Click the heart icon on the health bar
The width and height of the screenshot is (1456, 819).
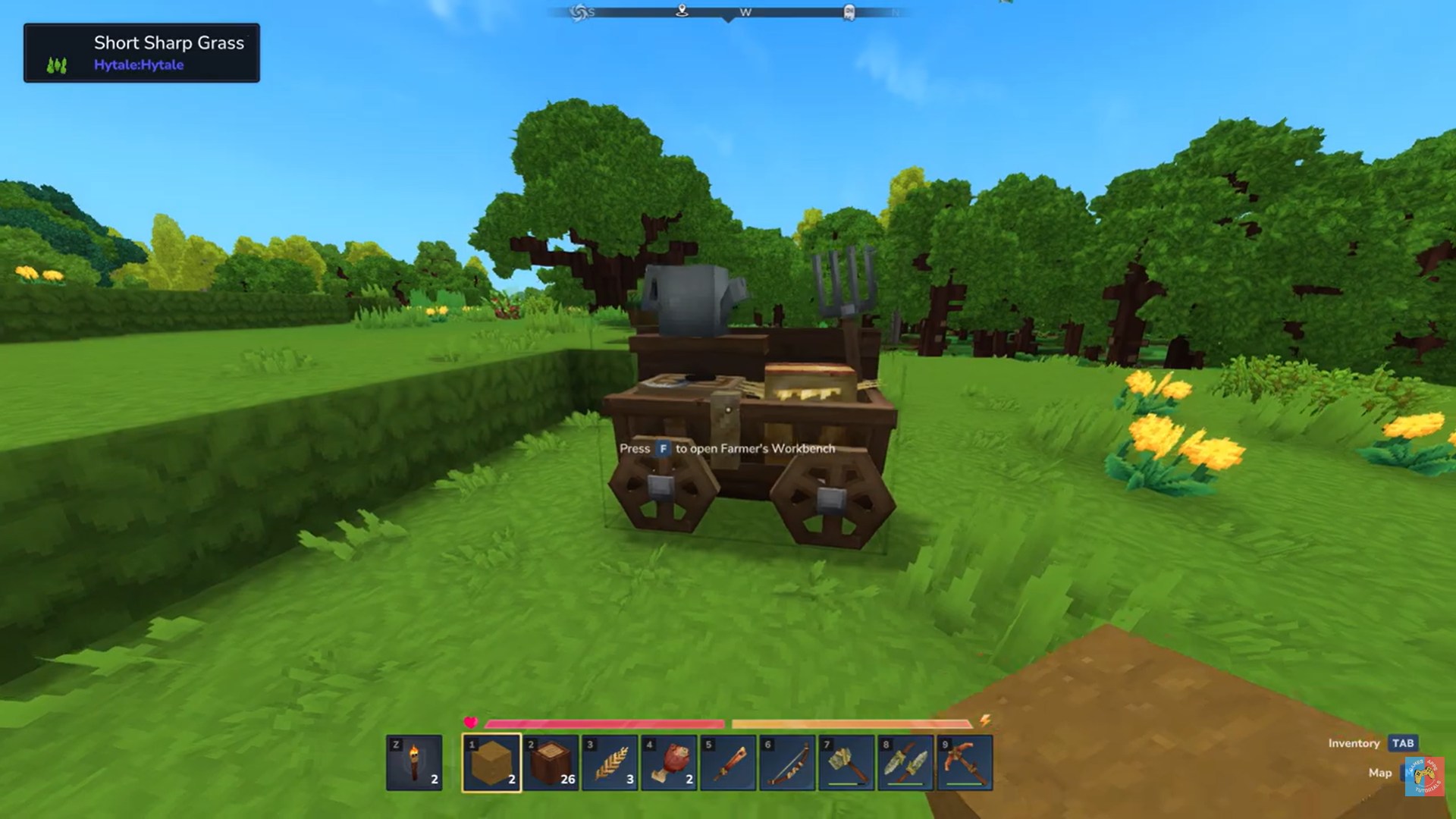(x=471, y=723)
